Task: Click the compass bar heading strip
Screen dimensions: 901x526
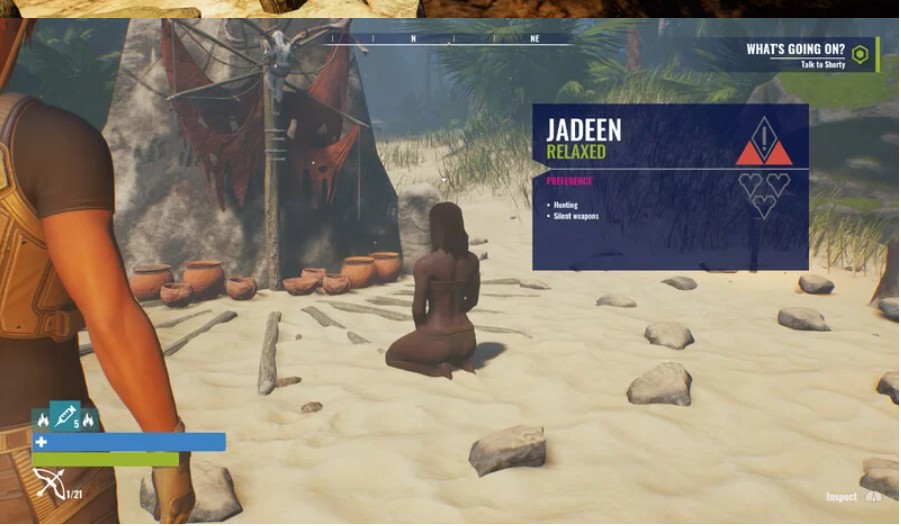Action: click(451, 39)
